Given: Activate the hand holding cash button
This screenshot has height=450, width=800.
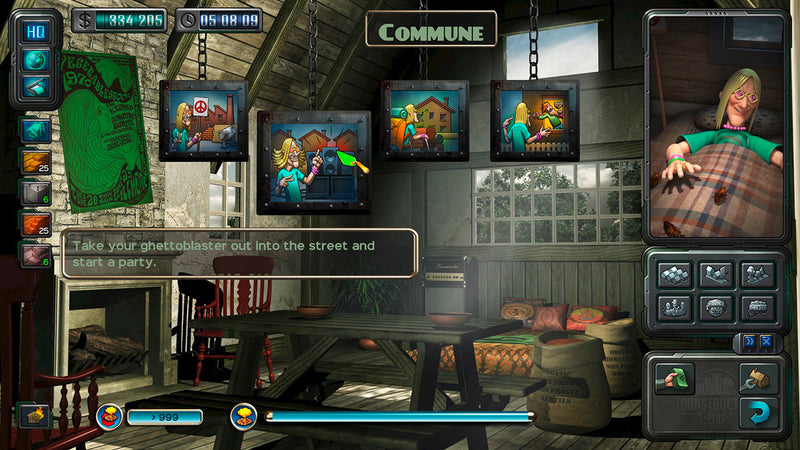Looking at the screenshot, I should coord(674,379).
